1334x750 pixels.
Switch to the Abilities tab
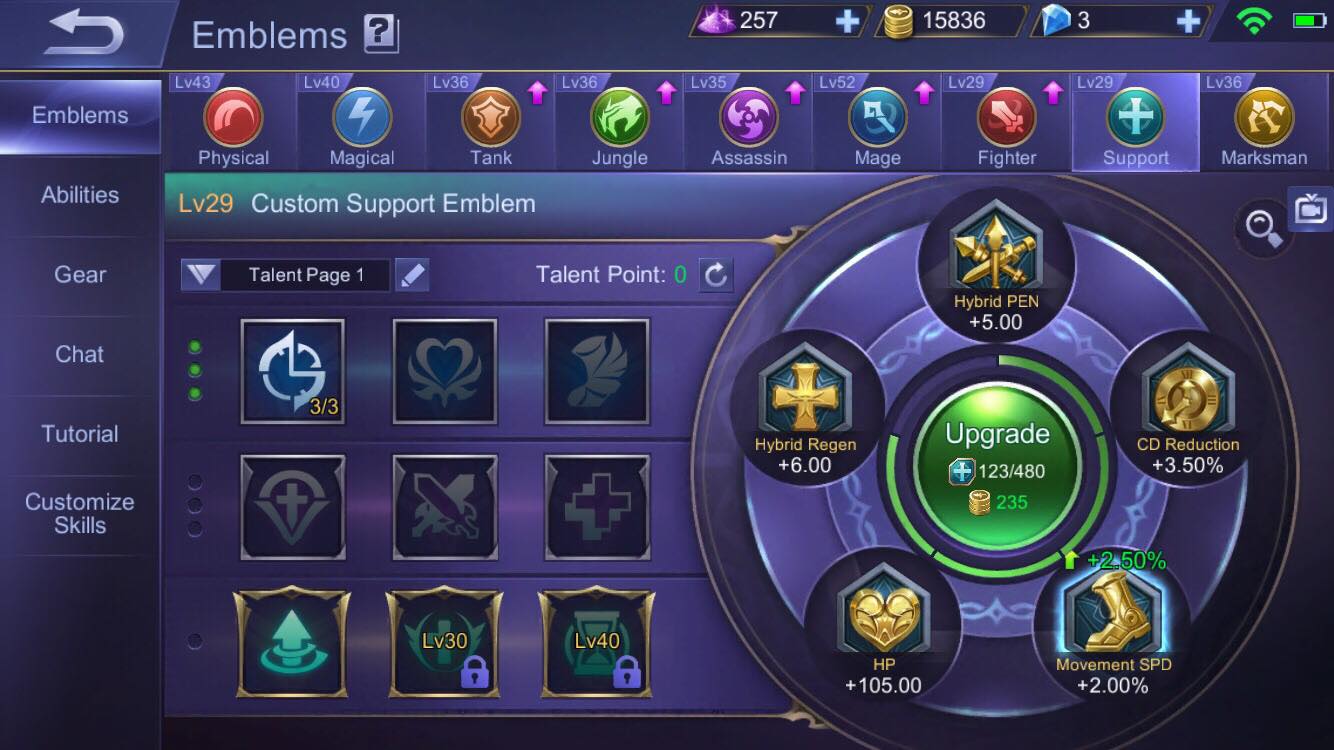tap(79, 195)
